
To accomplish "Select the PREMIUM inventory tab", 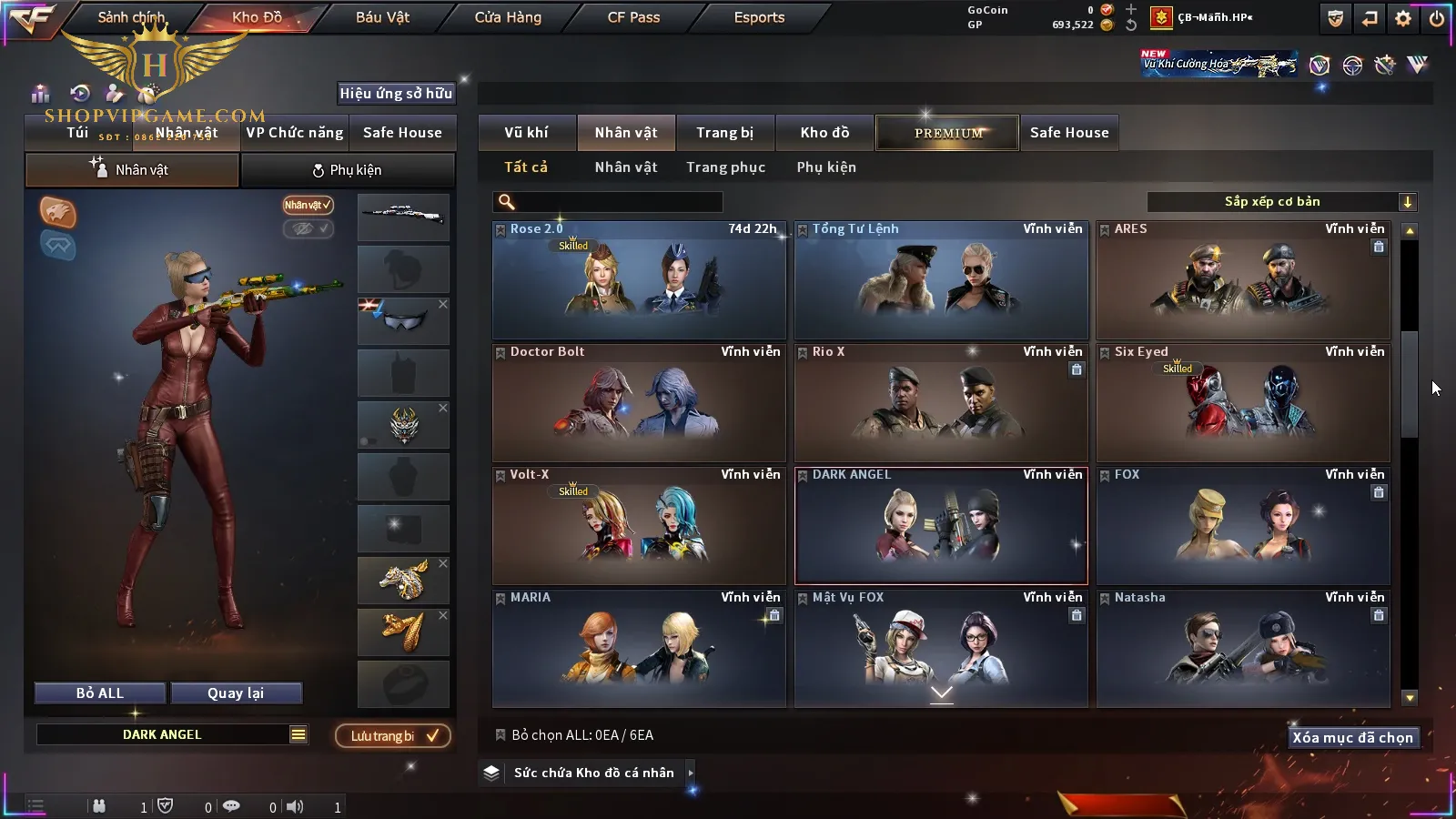I will (x=948, y=133).
